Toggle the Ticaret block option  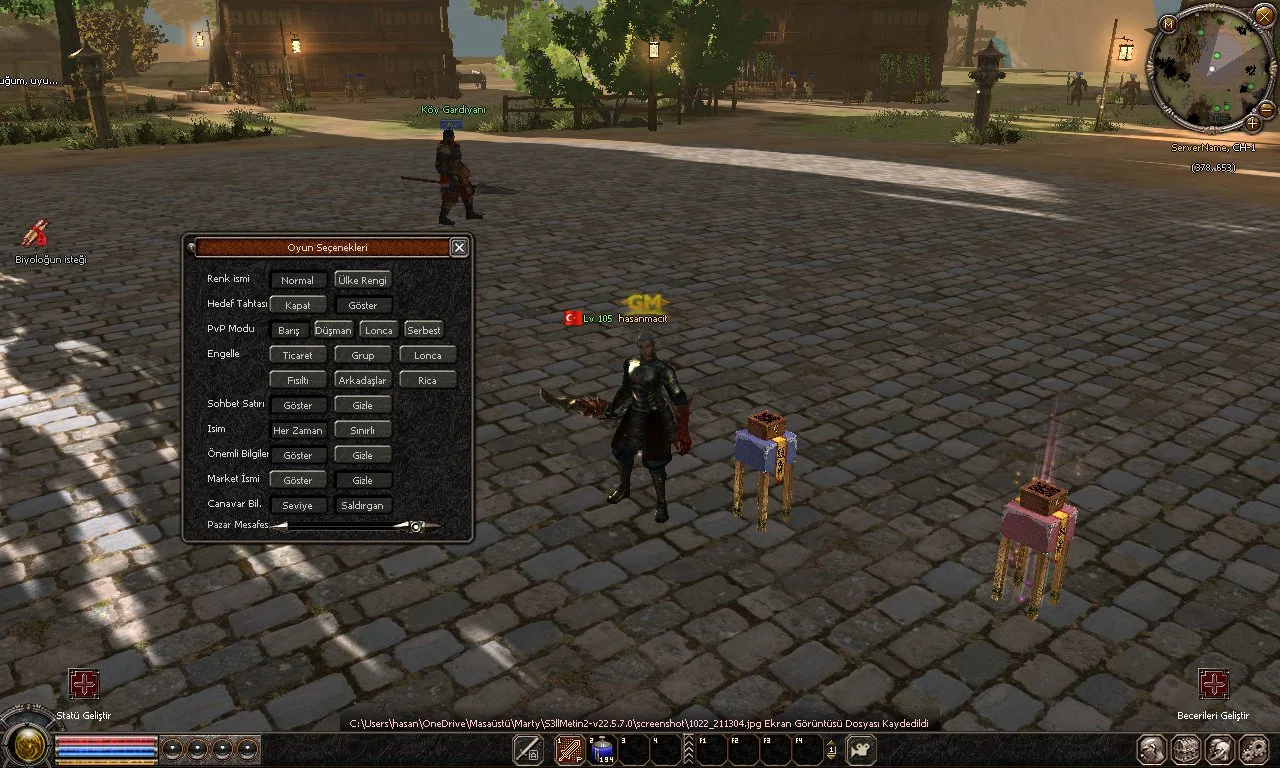point(297,355)
